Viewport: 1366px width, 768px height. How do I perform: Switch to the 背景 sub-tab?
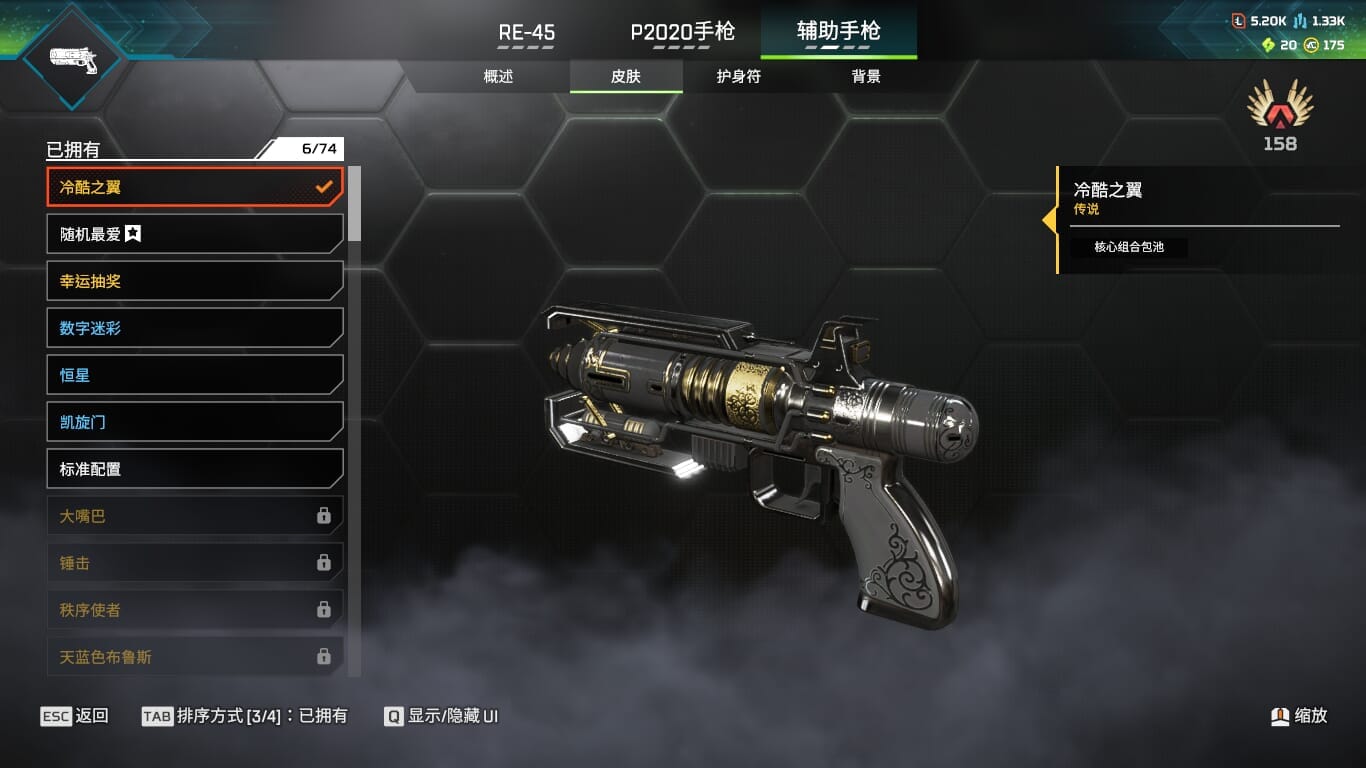click(866, 77)
